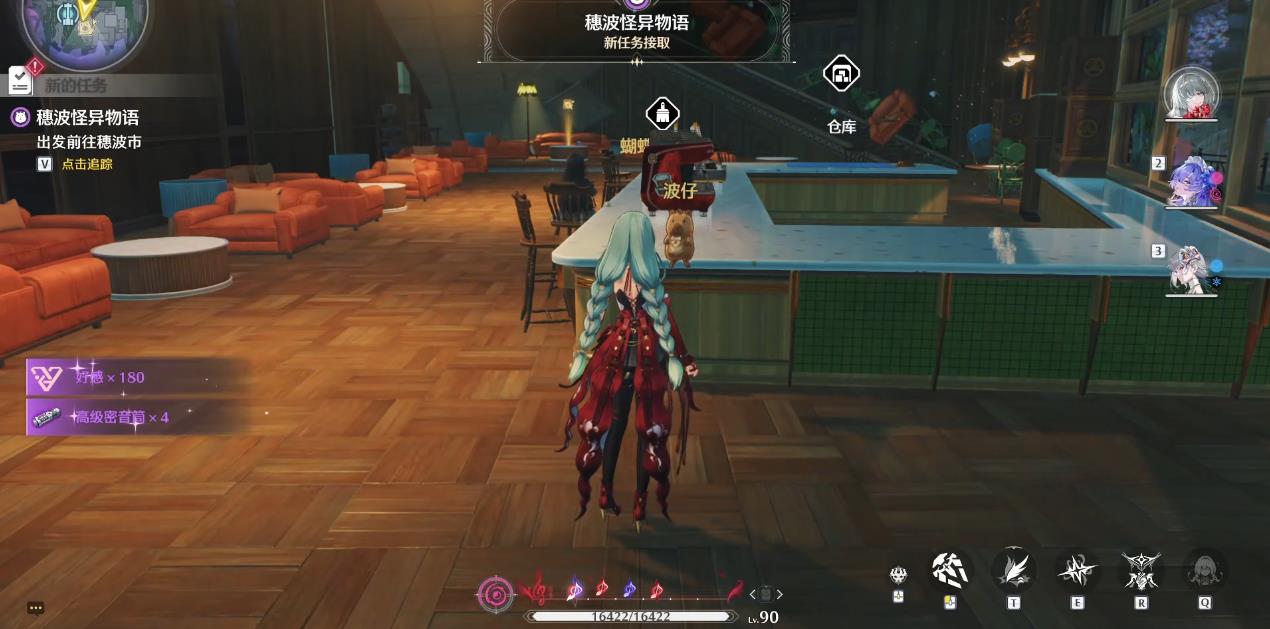Open the 穗波怪异物语 new quest banner
Viewport: 1270px width, 629px height.
pos(637,30)
